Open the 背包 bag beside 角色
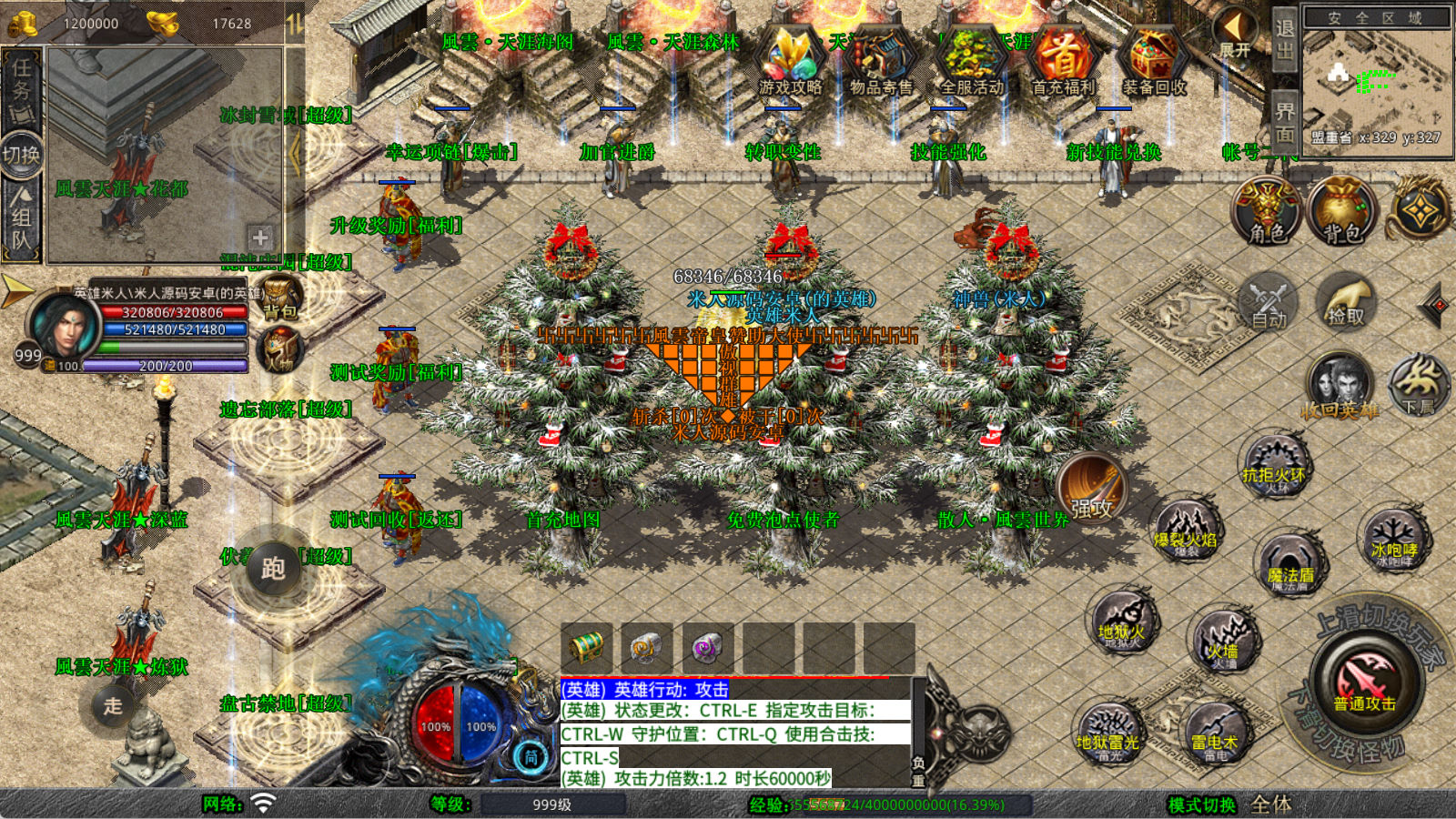1456x819 pixels. (1341, 211)
